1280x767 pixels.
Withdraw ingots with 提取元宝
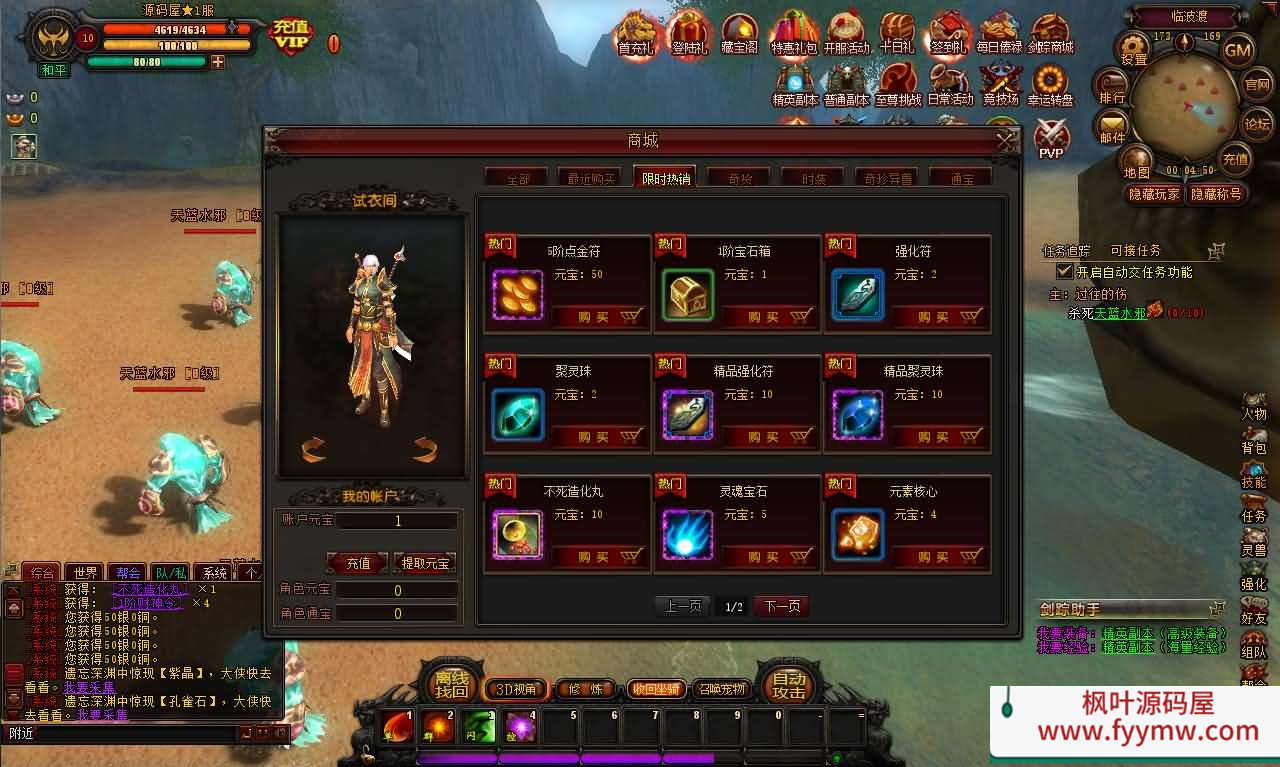(425, 564)
